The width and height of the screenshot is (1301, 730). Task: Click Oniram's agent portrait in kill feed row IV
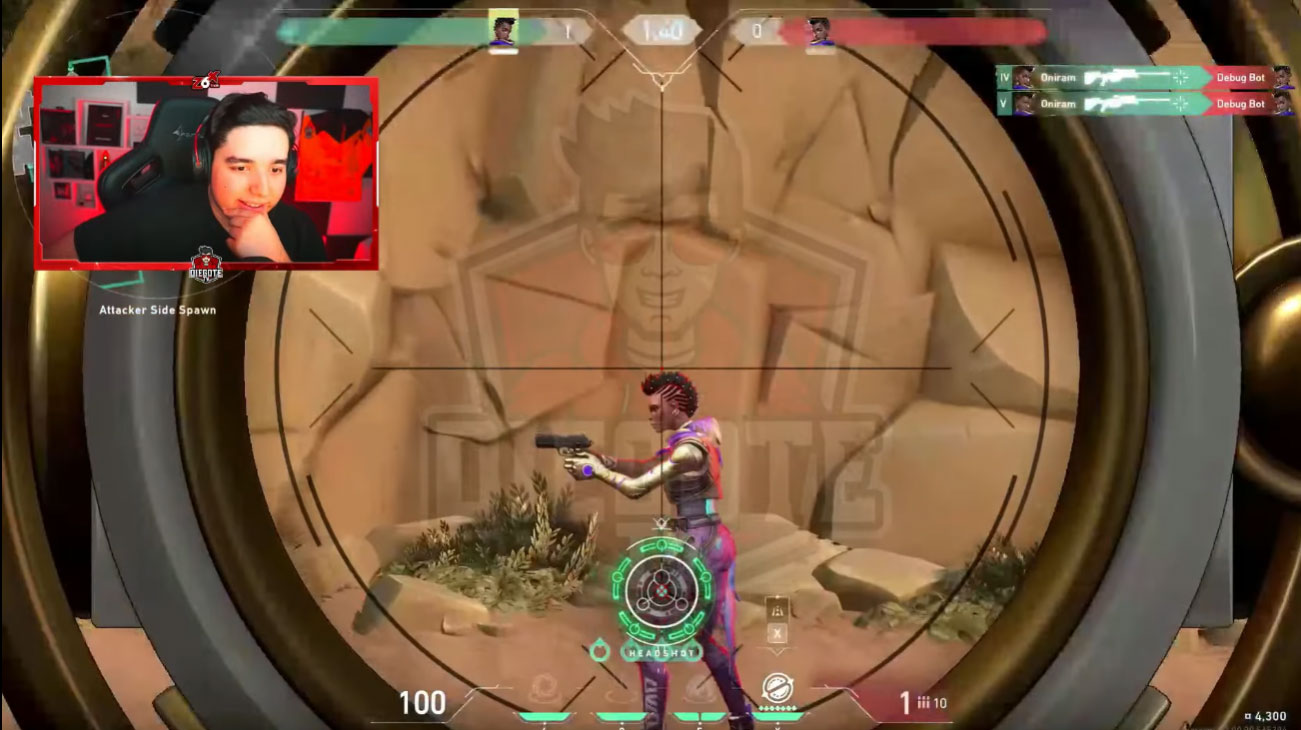[1022, 77]
